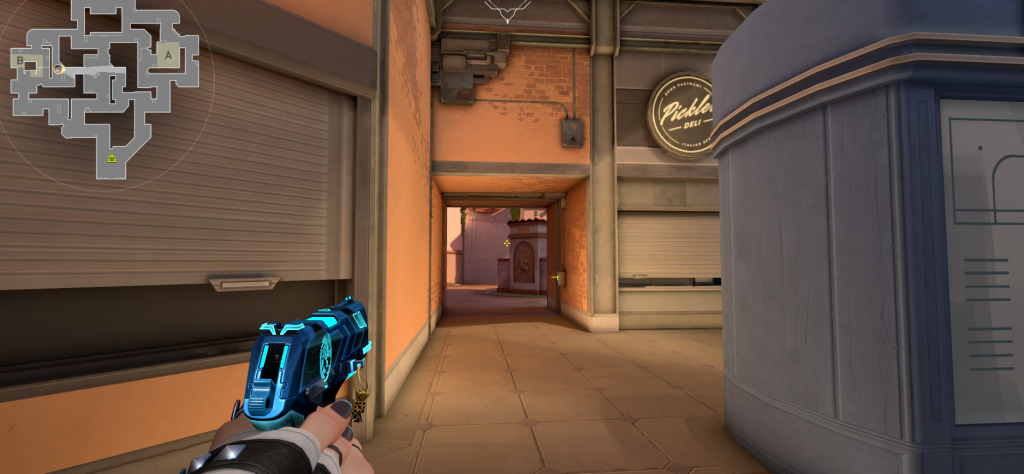Click the player agent icon on the minimap
The width and height of the screenshot is (1024, 474).
click(58, 68)
